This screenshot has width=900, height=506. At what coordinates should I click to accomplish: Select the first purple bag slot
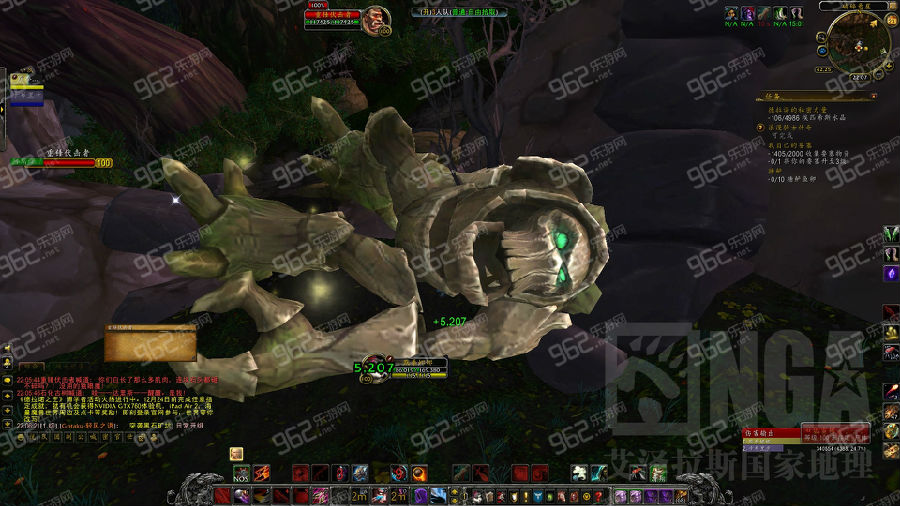coord(621,496)
